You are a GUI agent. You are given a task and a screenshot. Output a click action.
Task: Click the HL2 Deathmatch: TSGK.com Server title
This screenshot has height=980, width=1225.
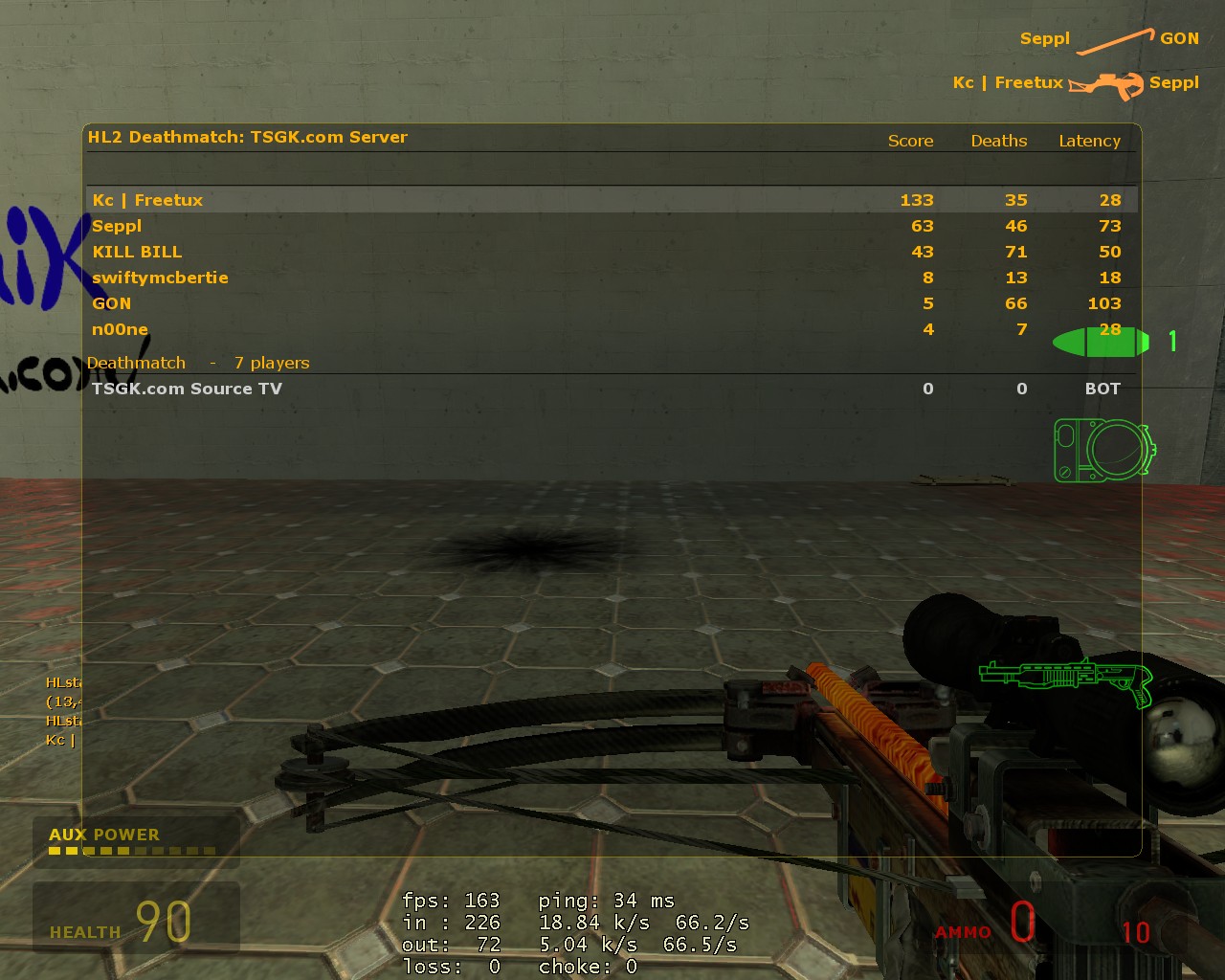(x=246, y=137)
